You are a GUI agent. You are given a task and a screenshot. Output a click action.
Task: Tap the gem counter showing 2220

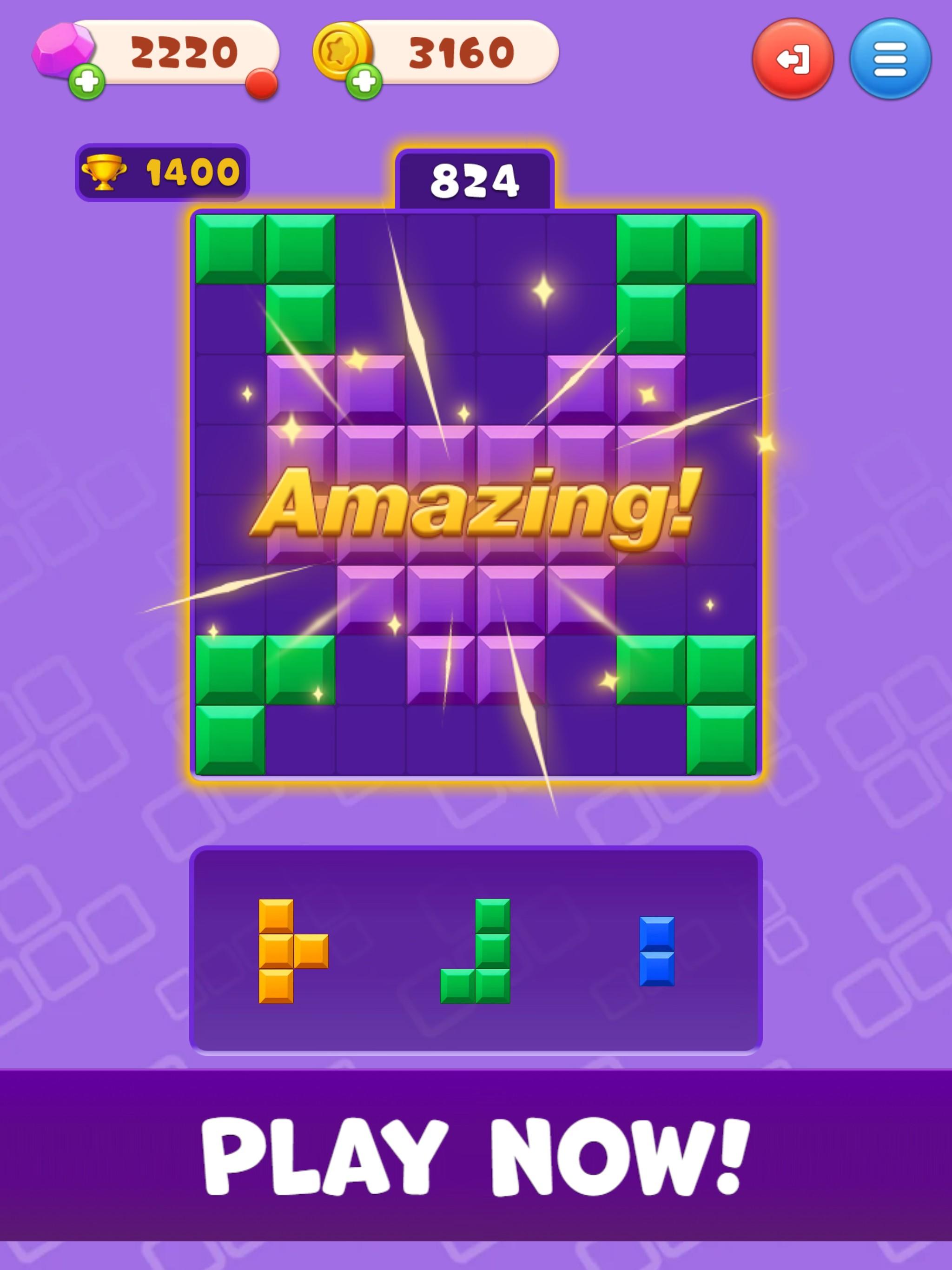(184, 52)
